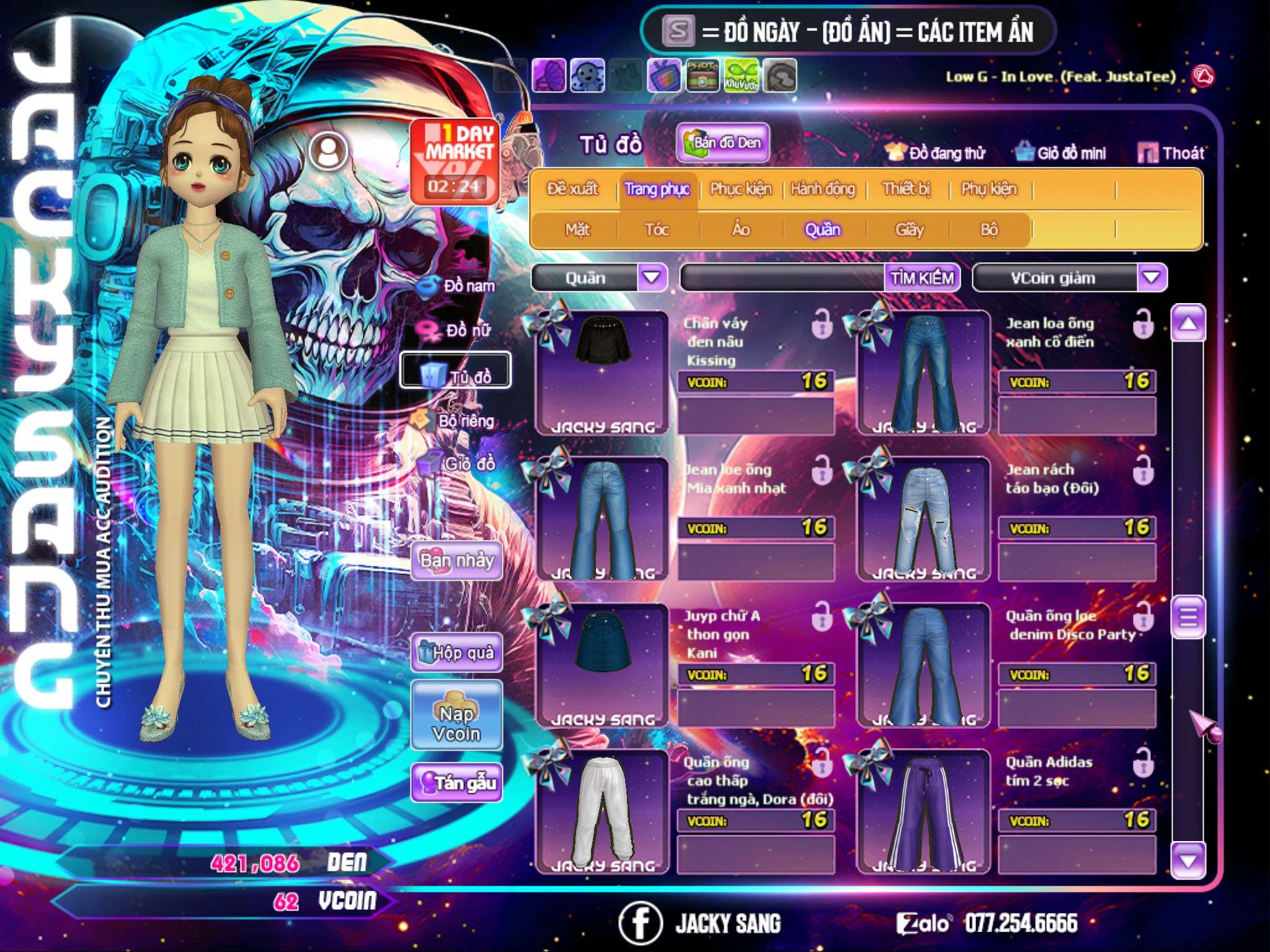
Task: Click the TÌM KIẾM search button
Action: (x=922, y=278)
